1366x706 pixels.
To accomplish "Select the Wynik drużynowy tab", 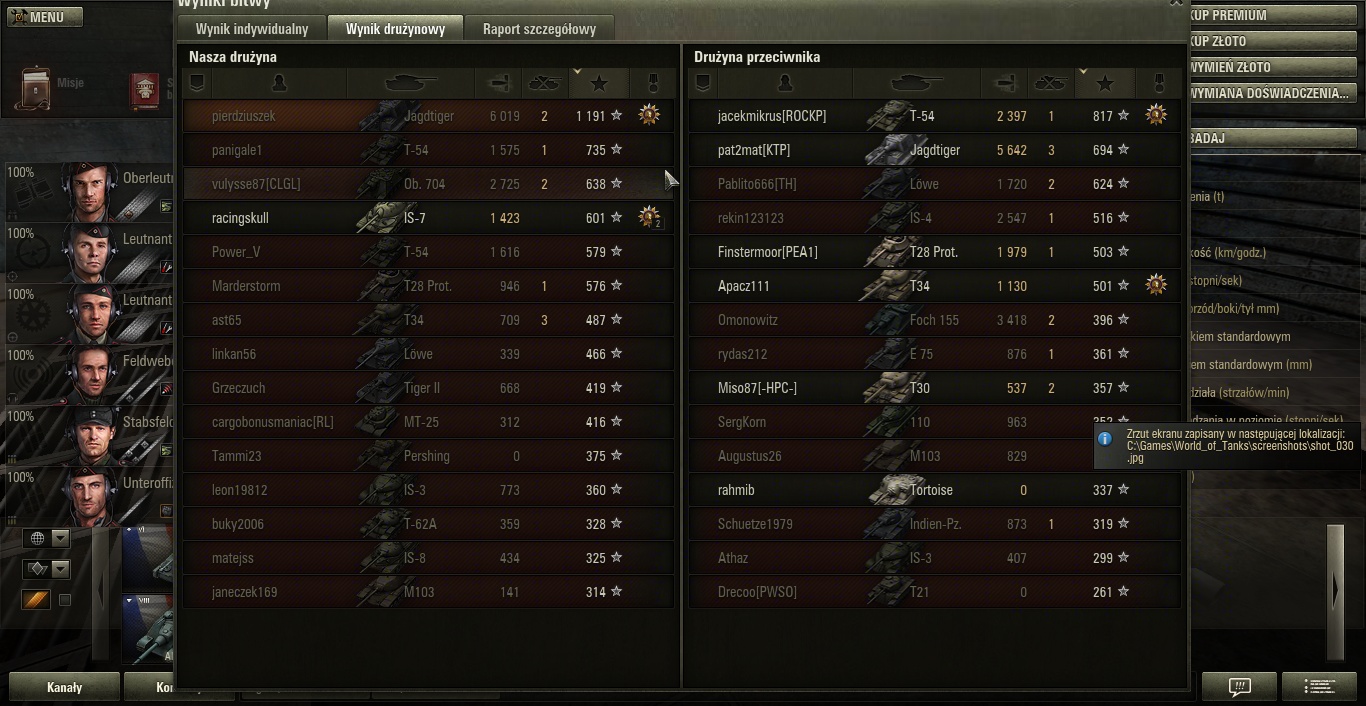I will pos(395,29).
